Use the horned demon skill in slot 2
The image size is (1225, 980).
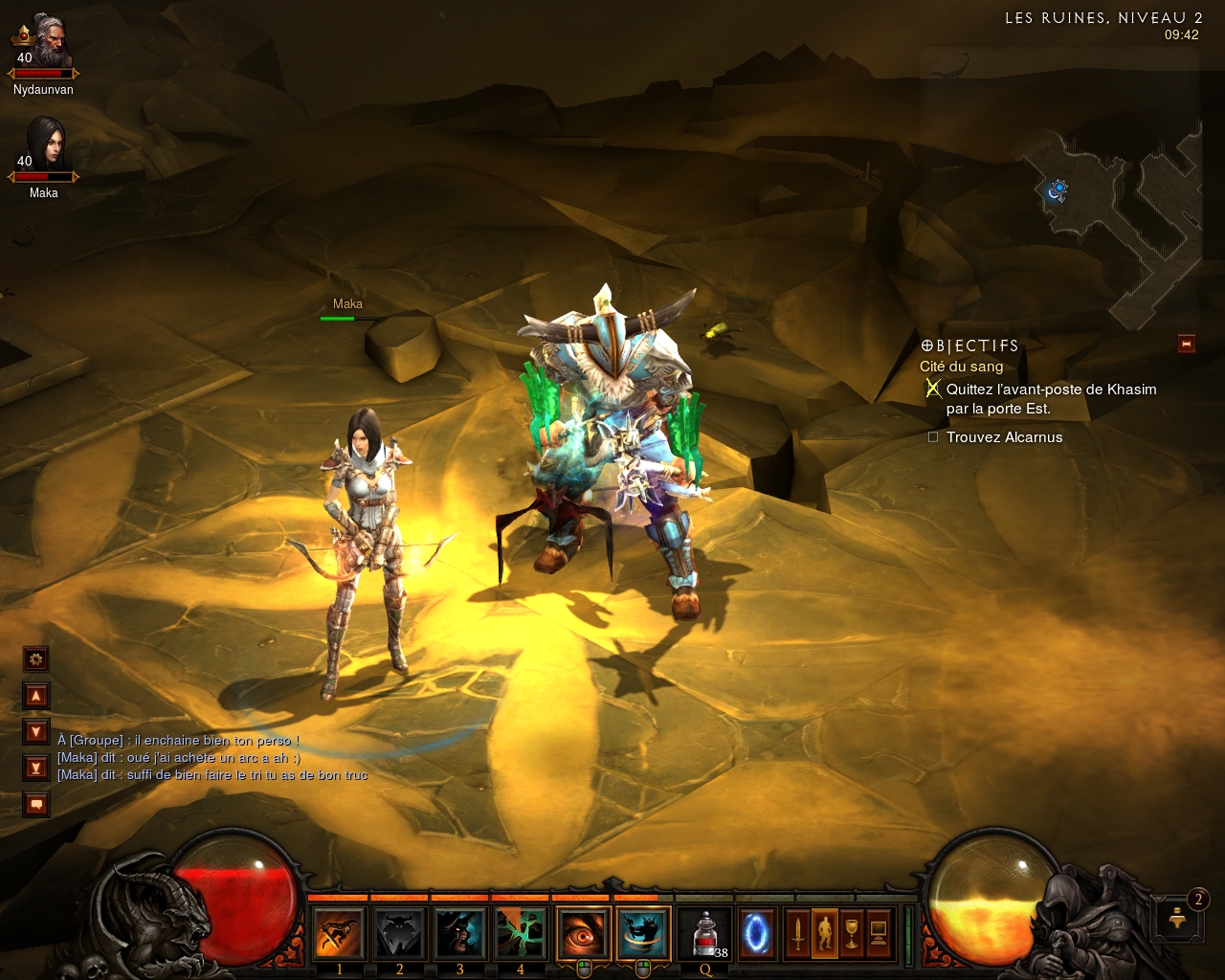[x=400, y=933]
